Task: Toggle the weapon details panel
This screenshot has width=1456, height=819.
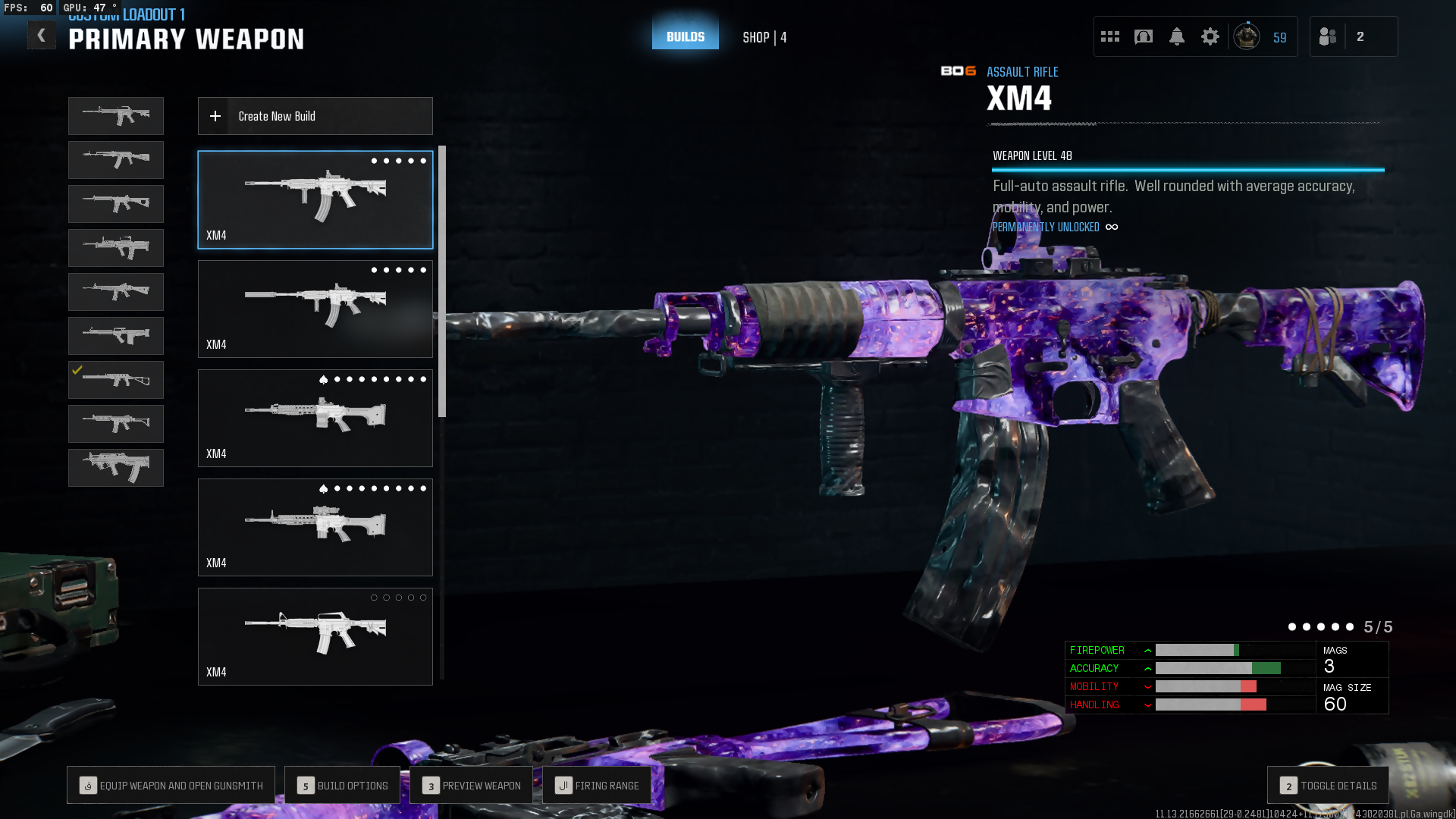Action: [x=1328, y=786]
